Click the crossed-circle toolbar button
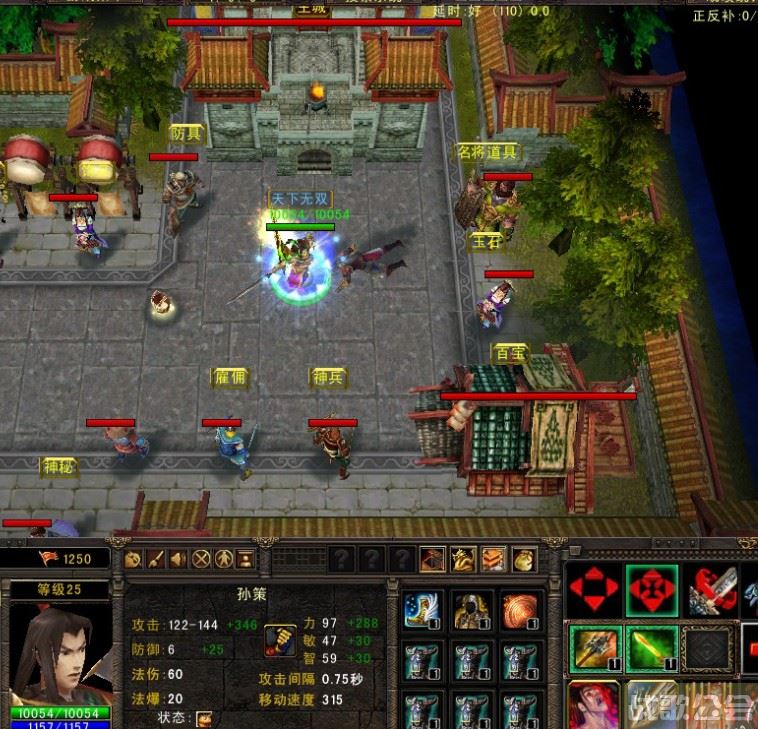Screen dimensions: 758x729 [201, 559]
